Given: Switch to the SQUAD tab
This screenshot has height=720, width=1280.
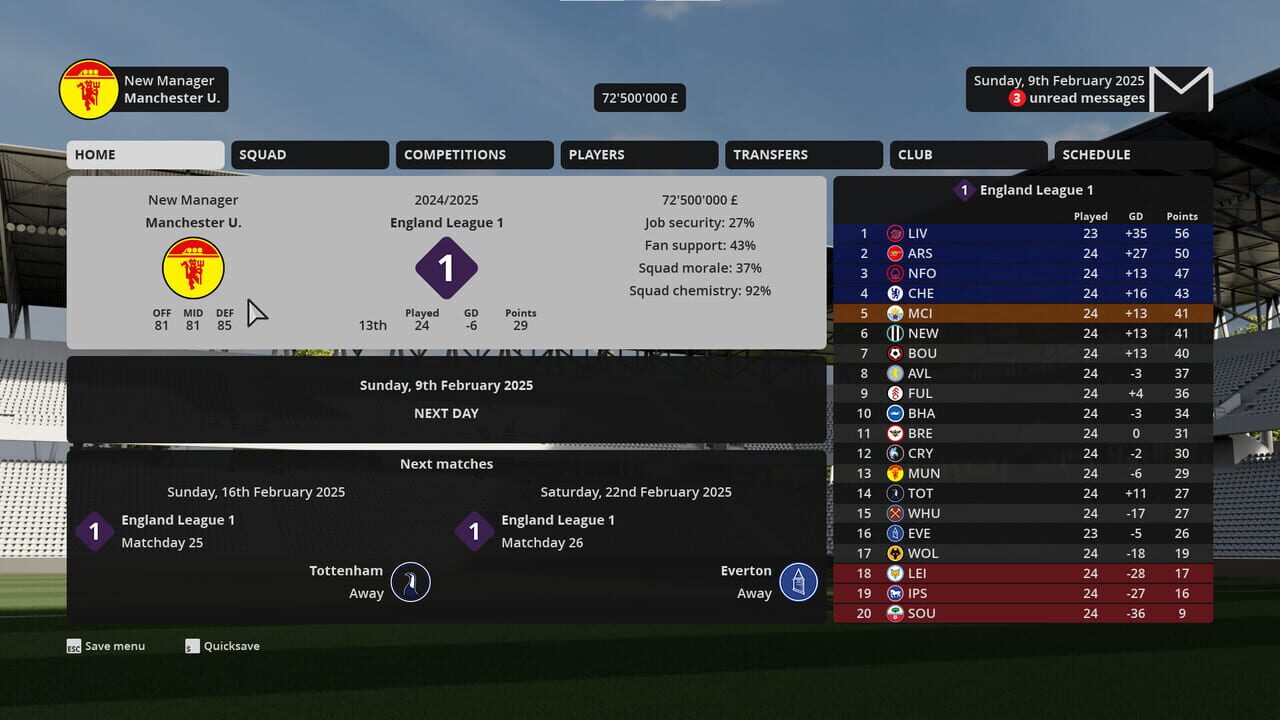Looking at the screenshot, I should [309, 154].
